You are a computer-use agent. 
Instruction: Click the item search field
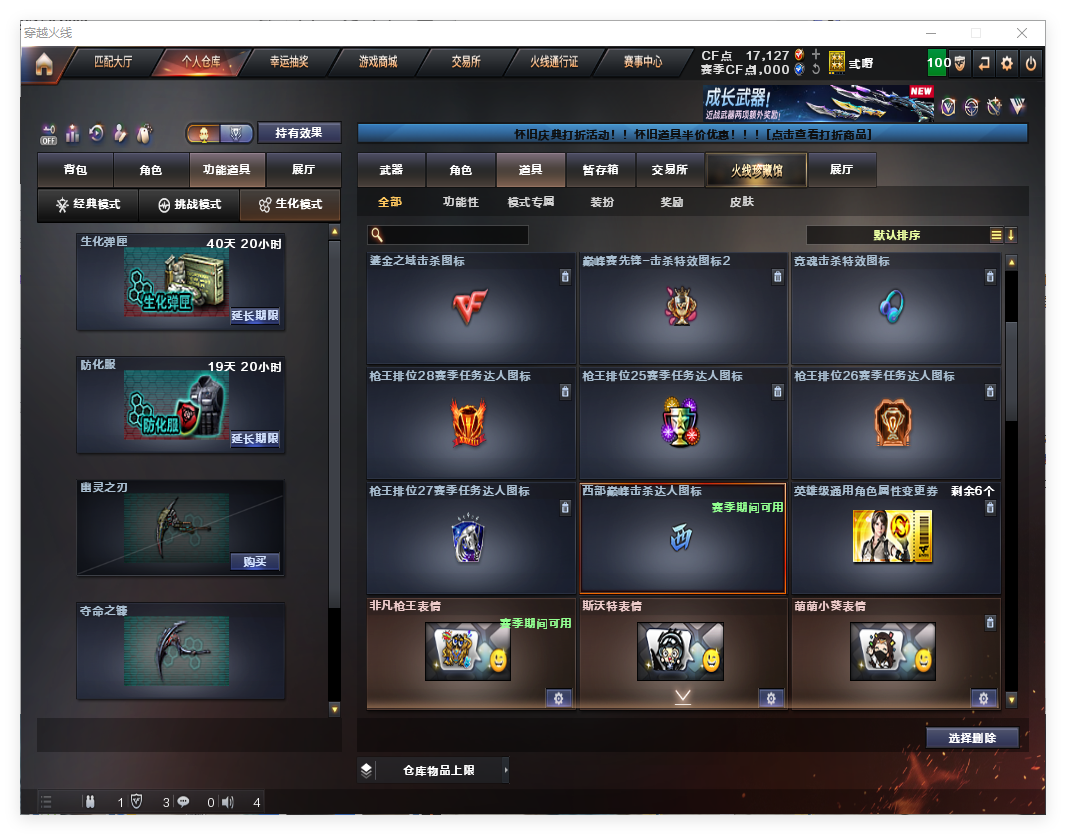coord(455,235)
